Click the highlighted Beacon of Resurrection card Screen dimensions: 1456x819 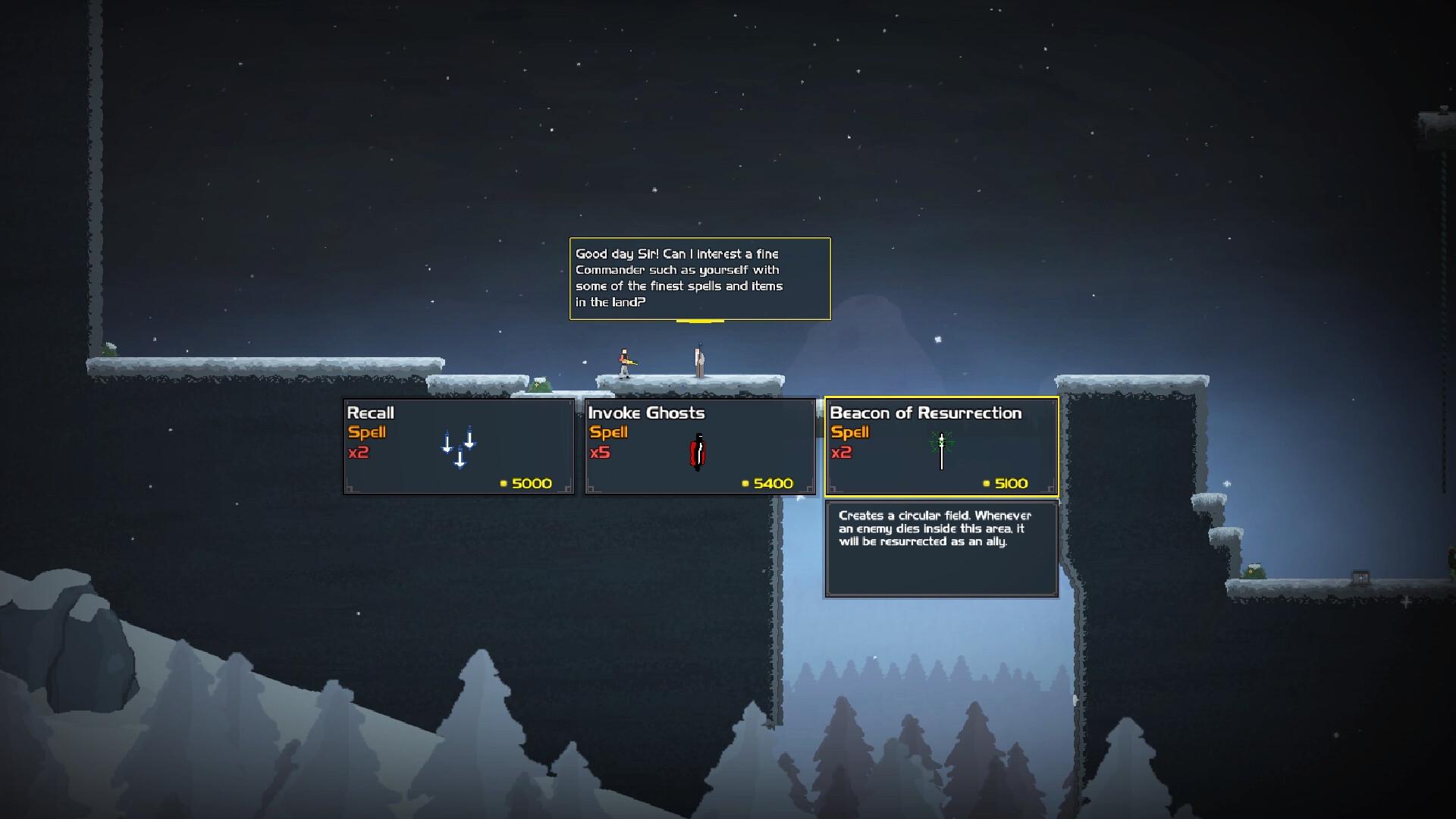pos(941,447)
